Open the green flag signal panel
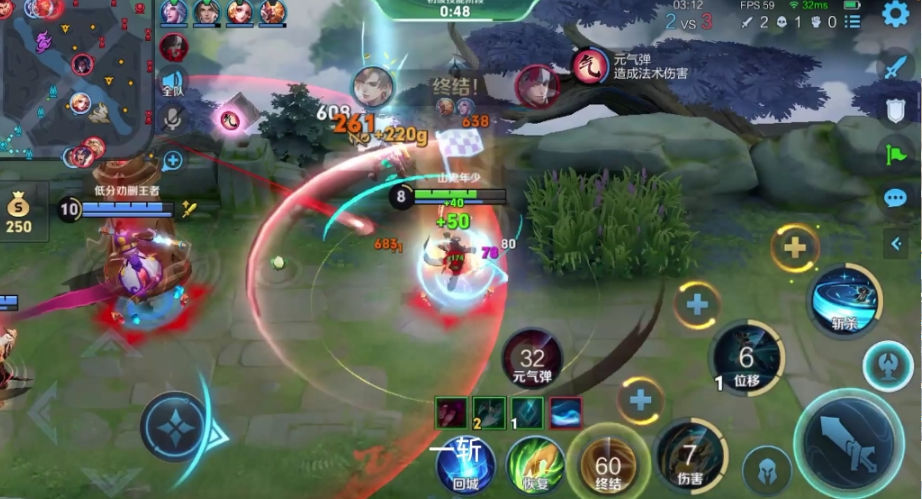The image size is (922, 499). 895,154
